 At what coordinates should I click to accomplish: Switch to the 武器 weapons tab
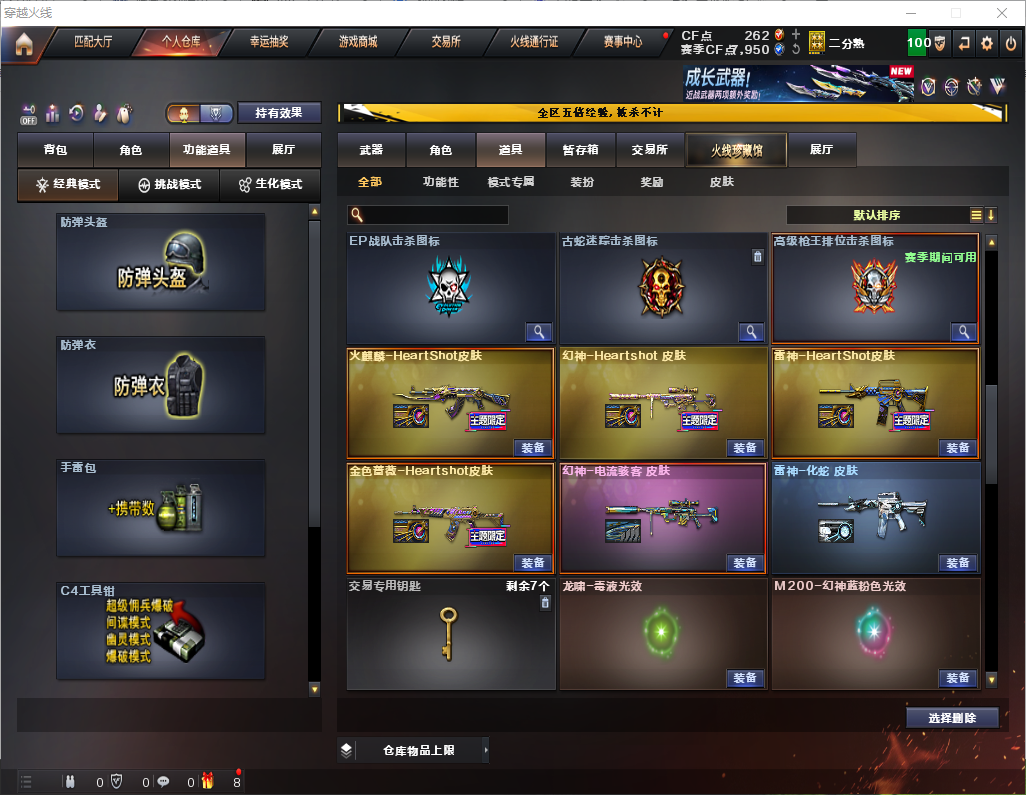tap(371, 150)
